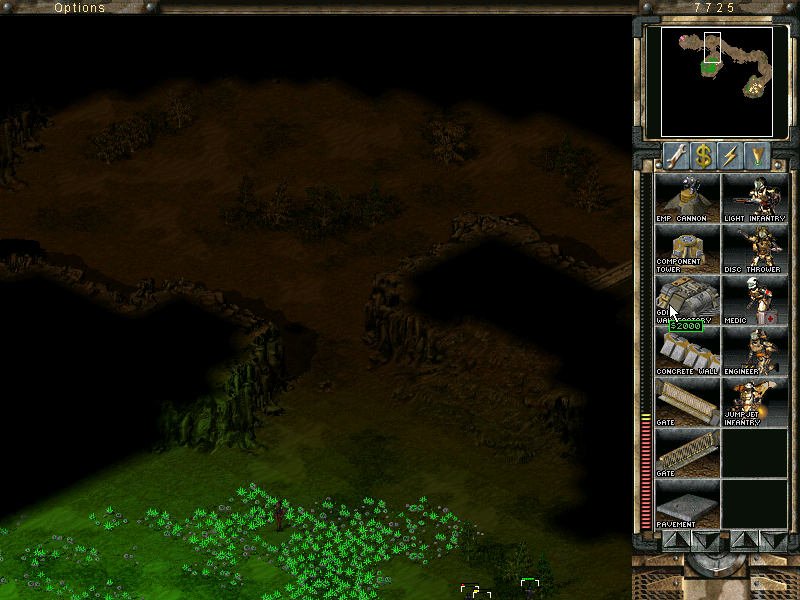This screenshot has height=600, width=800.
Task: Train a Light Infantry unit
Action: [754, 198]
